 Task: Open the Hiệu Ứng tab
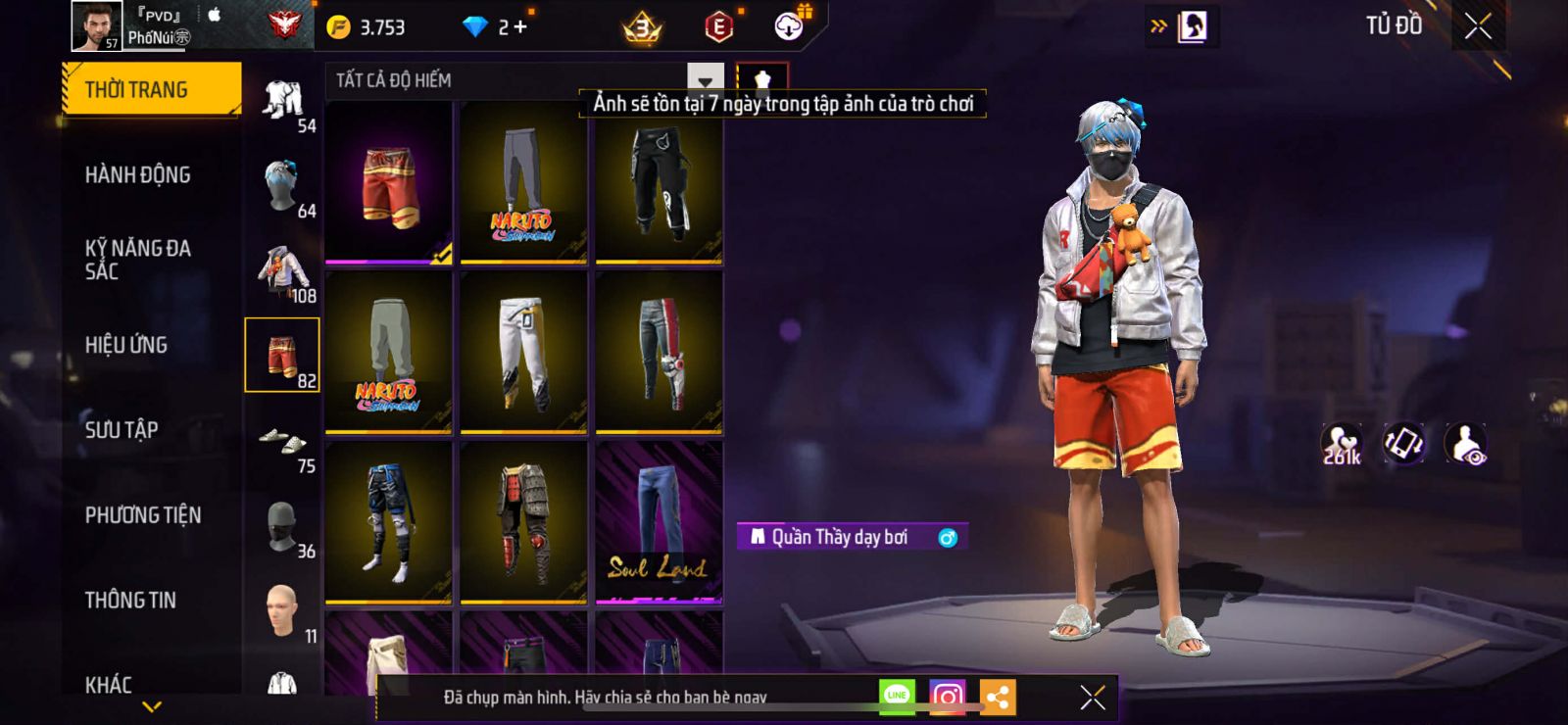pos(126,345)
